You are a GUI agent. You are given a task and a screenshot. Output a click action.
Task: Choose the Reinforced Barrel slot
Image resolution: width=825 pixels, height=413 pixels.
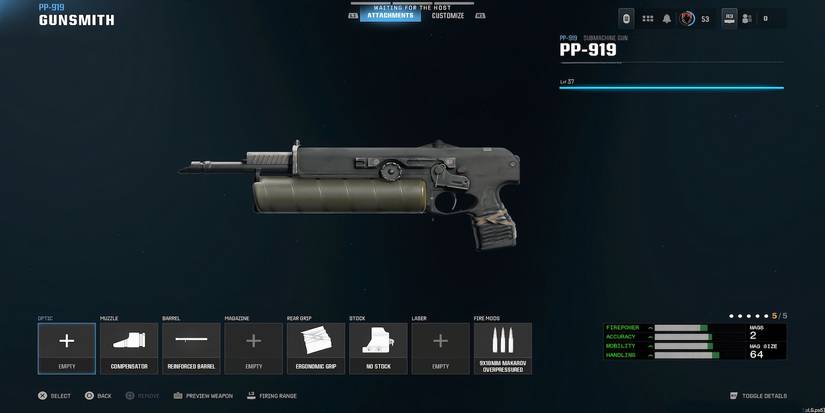coord(191,348)
